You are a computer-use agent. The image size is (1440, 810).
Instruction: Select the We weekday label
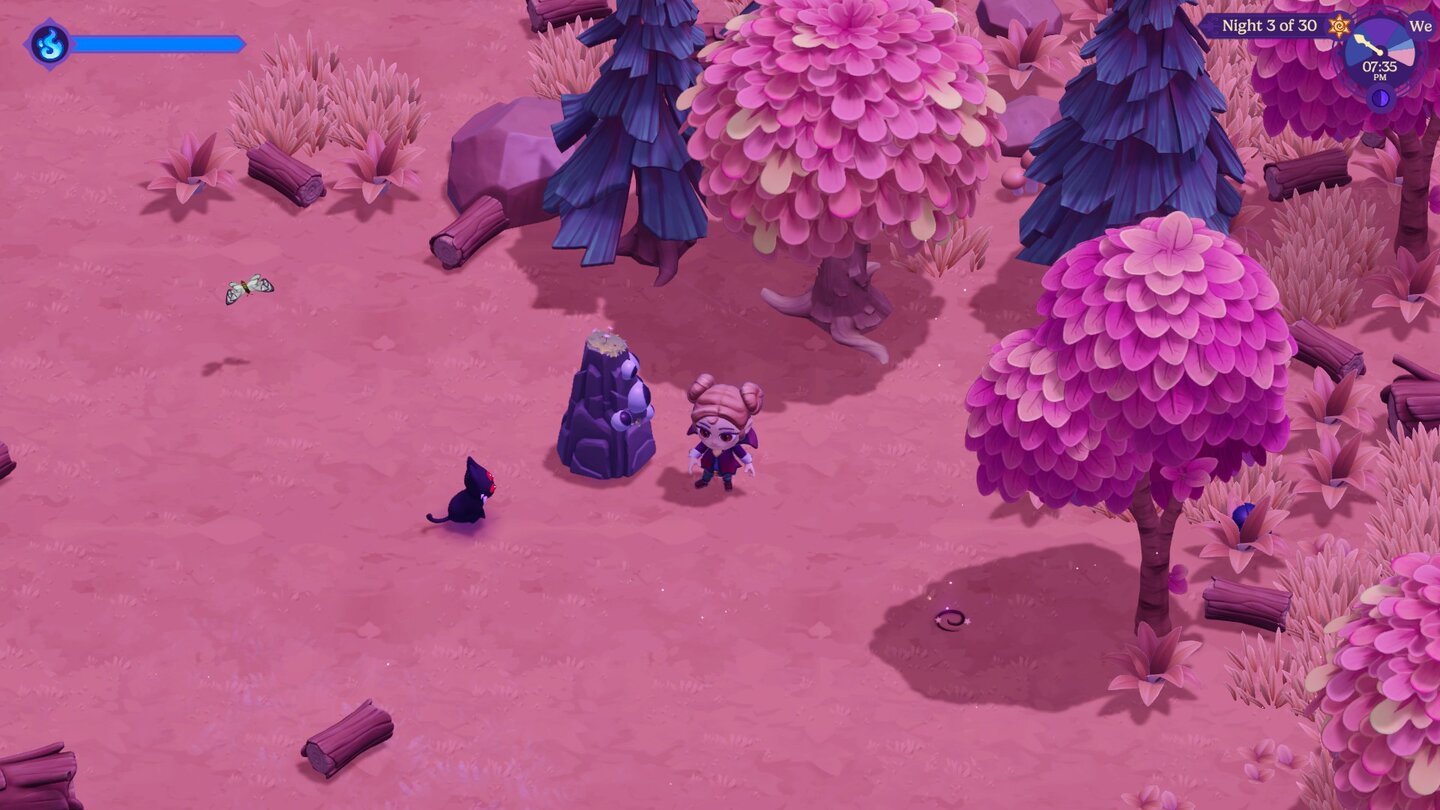[x=1420, y=26]
